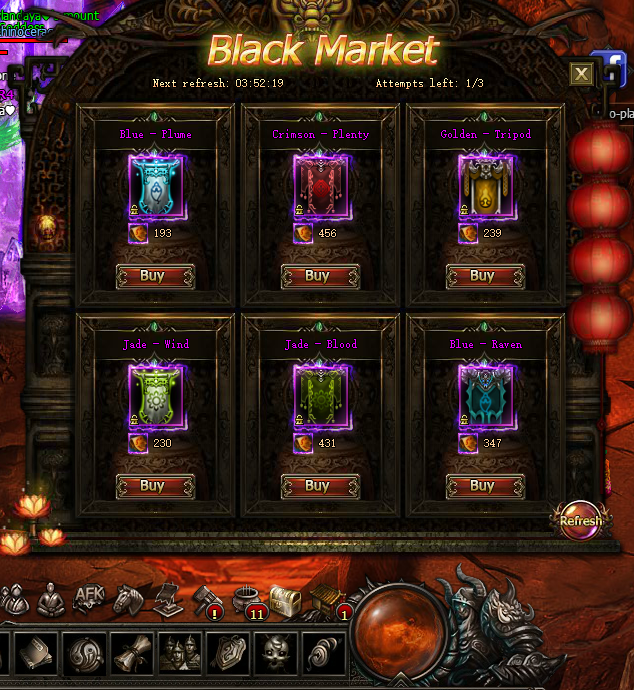Image resolution: width=634 pixels, height=690 pixels.
Task: Open the horse mount icon
Action: coord(125,598)
